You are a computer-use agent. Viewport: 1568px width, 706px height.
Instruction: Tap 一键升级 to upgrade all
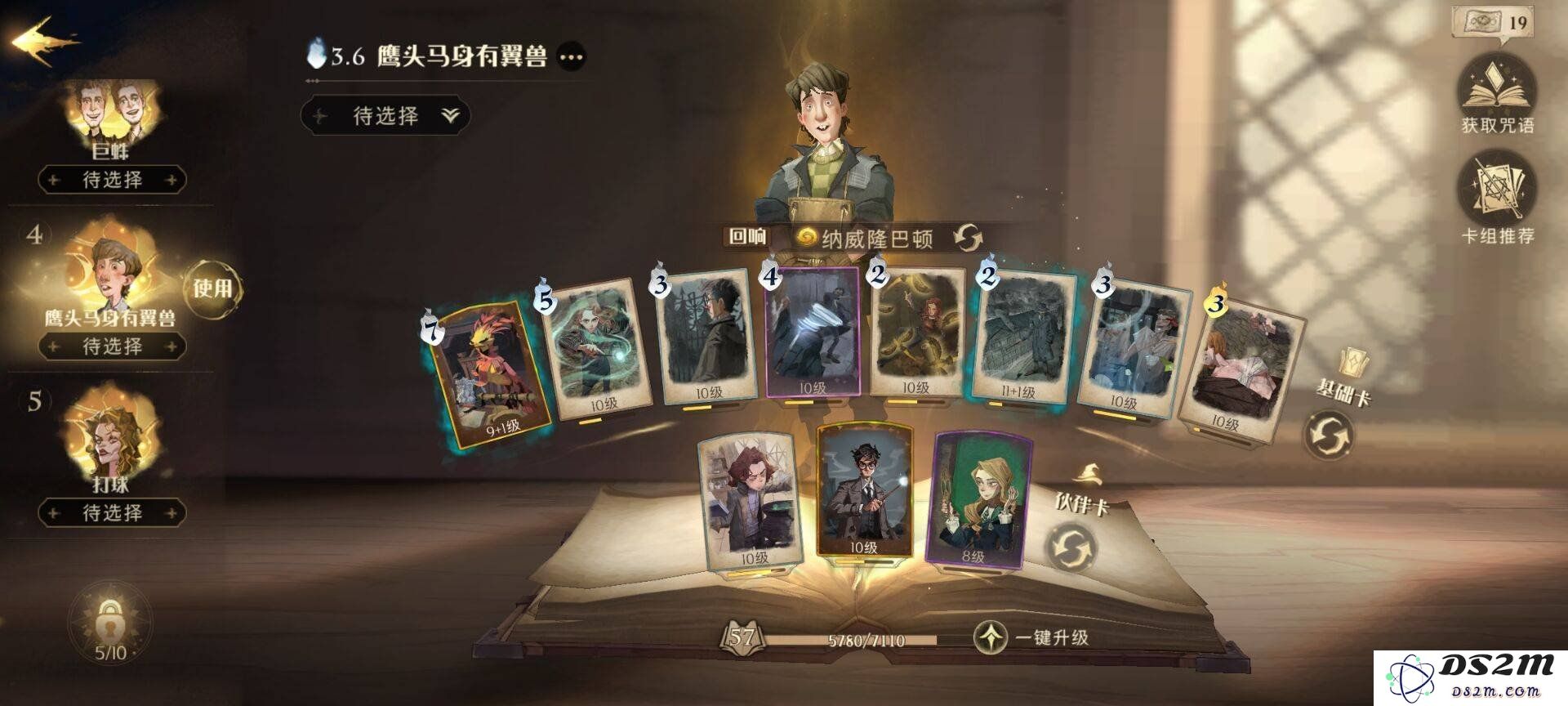point(1033,637)
